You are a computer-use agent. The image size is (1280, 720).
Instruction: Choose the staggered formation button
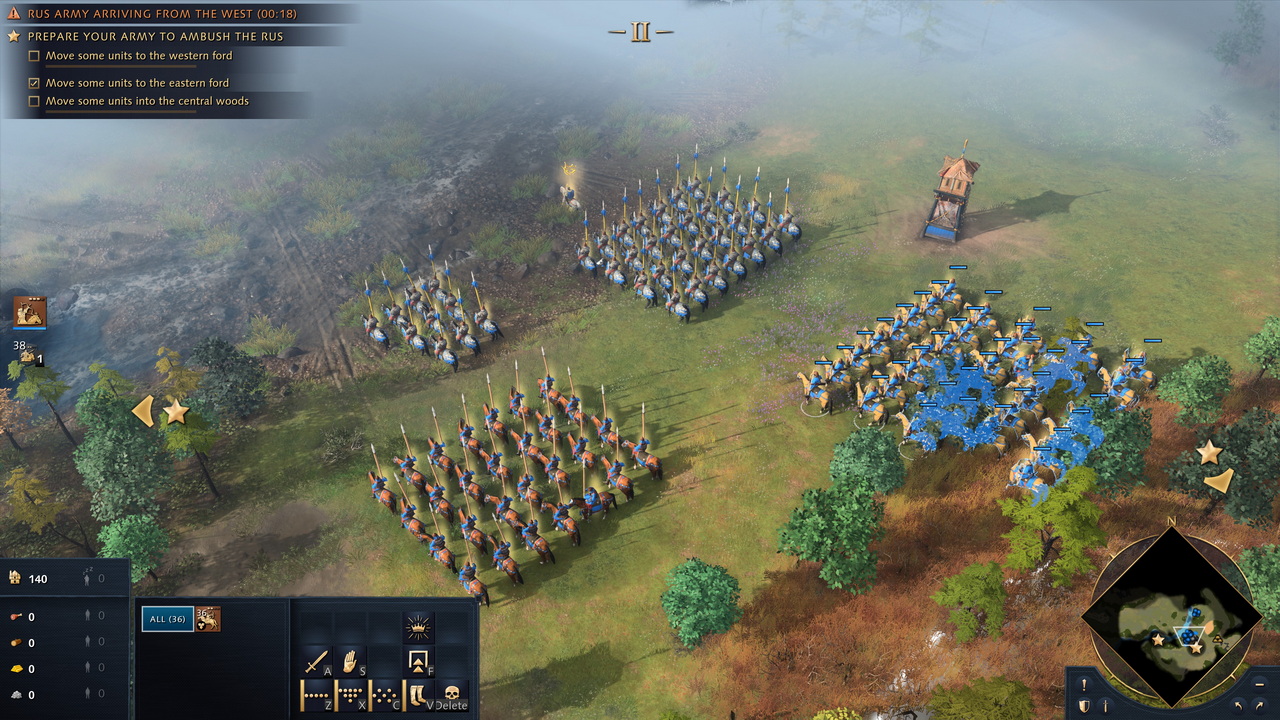[385, 693]
